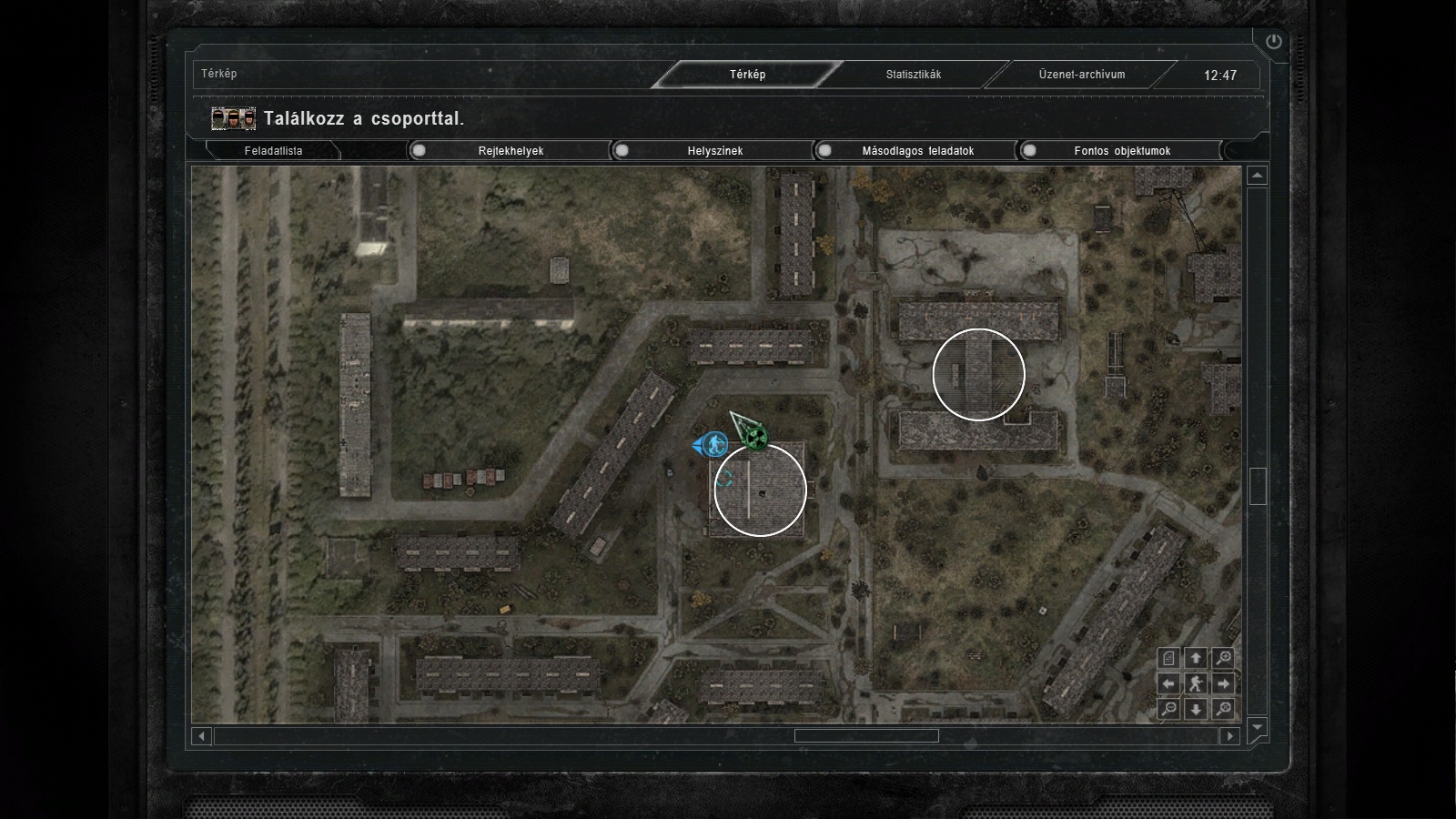Pan the map left with the left arrow button
The height and width of the screenshot is (819, 1456).
coord(1169,683)
